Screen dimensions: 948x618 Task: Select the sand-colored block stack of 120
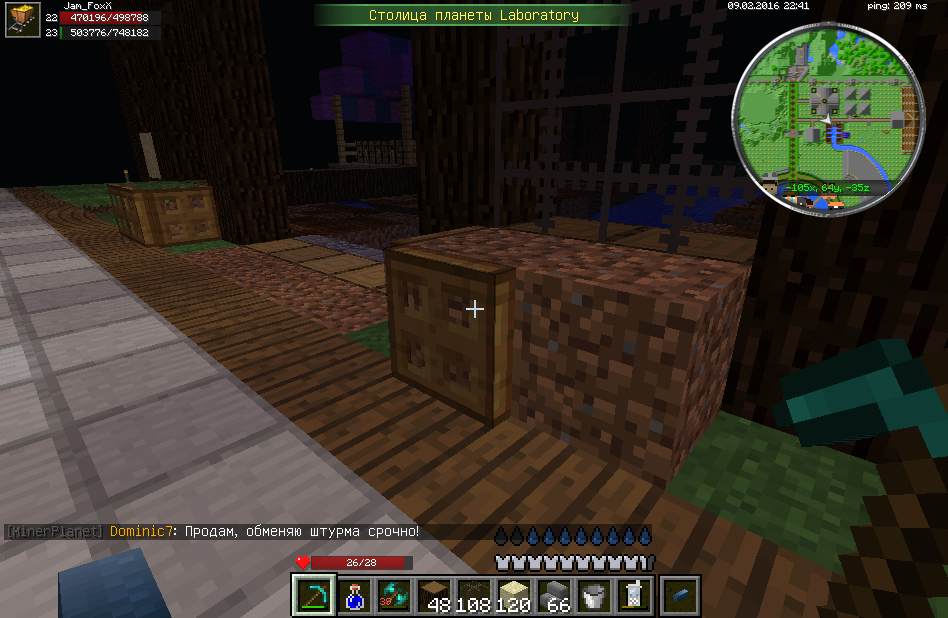coord(514,595)
